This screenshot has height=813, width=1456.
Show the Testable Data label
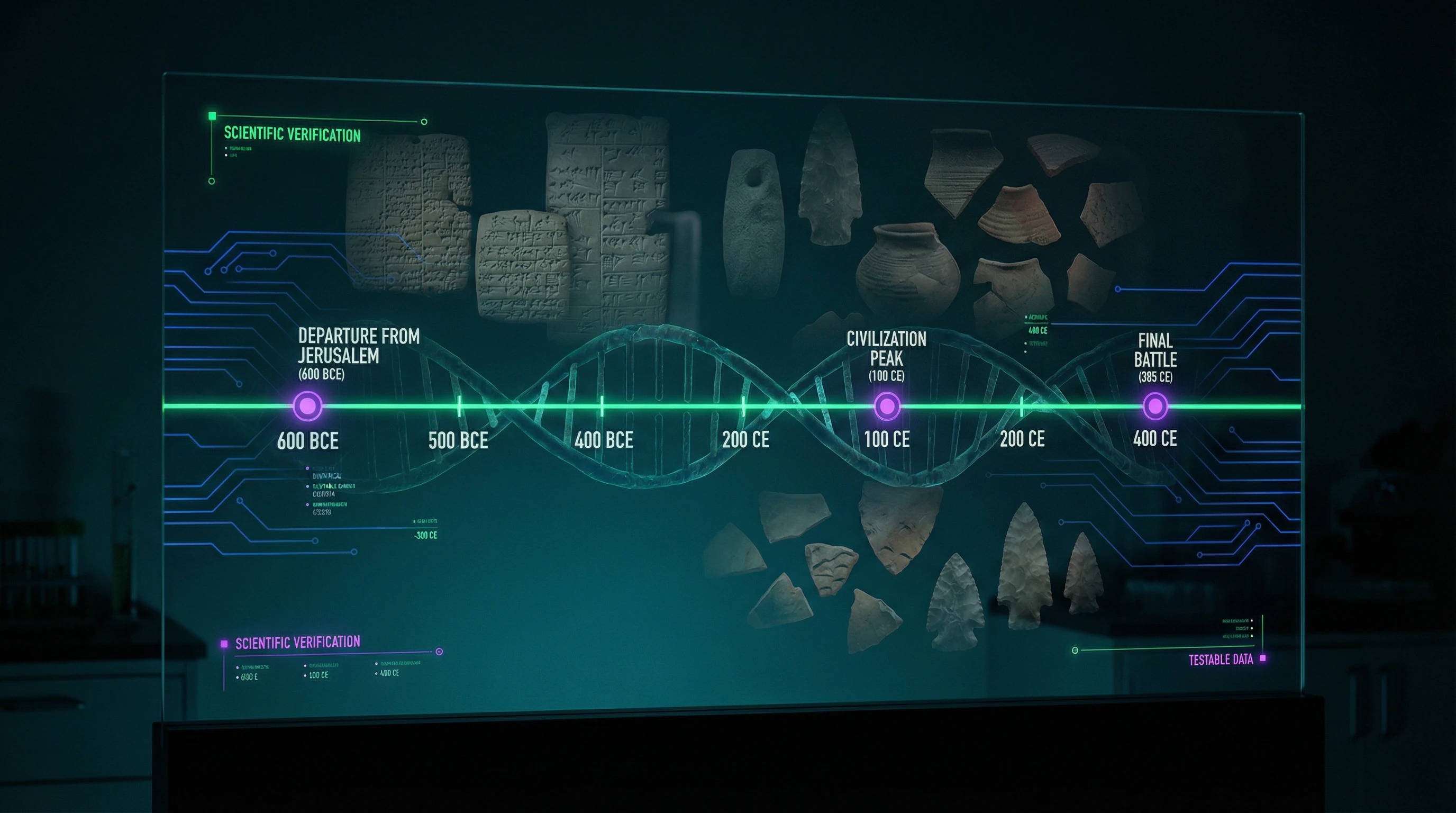tap(1221, 660)
